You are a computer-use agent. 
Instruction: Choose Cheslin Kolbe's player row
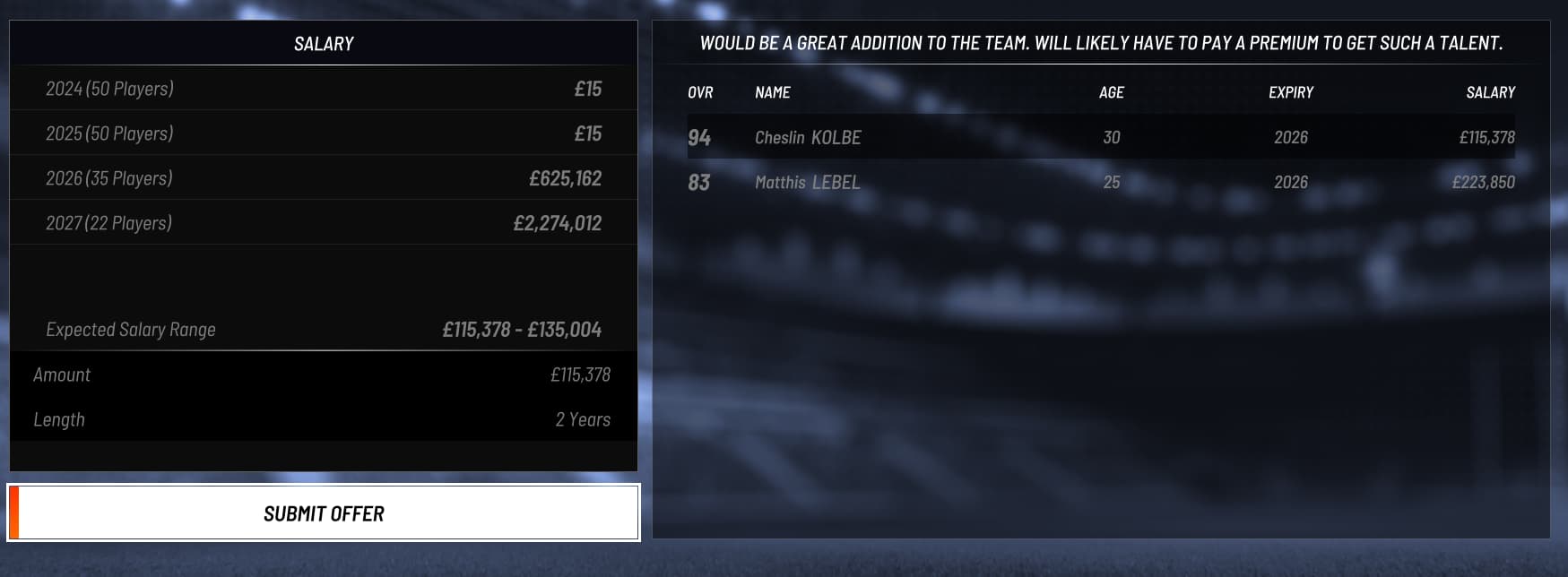(1100, 137)
